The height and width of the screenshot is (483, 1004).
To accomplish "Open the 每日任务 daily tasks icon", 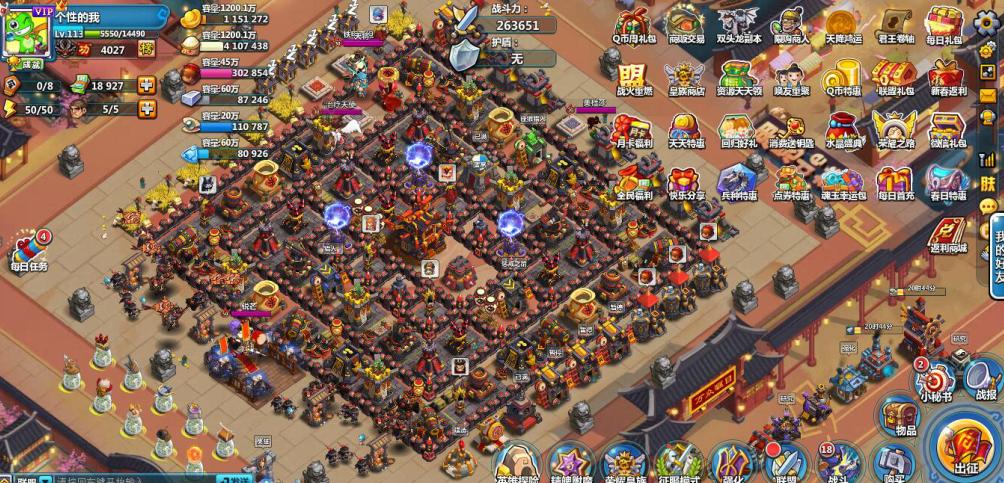I will point(31,250).
